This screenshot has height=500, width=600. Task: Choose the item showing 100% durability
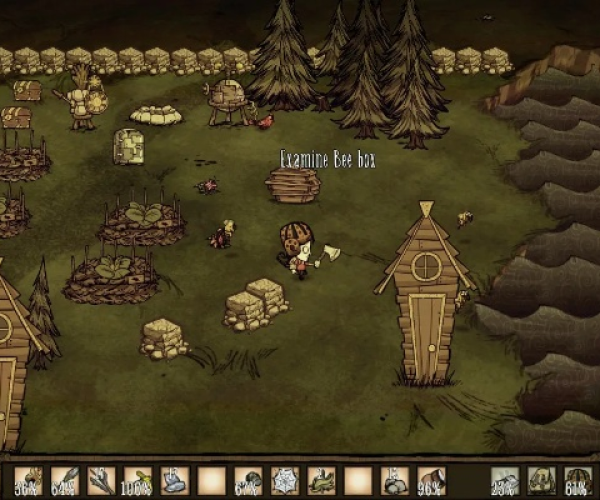[x=137, y=482]
